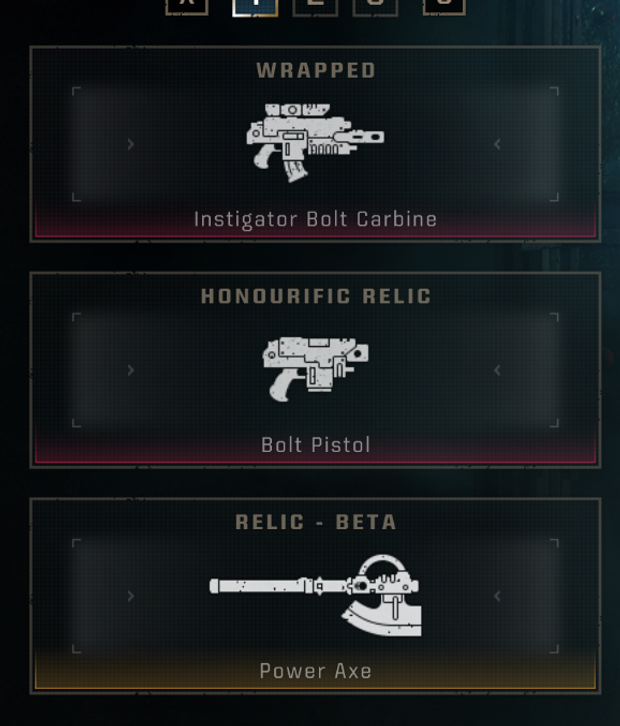Click the arrow right of the Bolt Pistol icon
The image size is (620, 726).
(498, 370)
